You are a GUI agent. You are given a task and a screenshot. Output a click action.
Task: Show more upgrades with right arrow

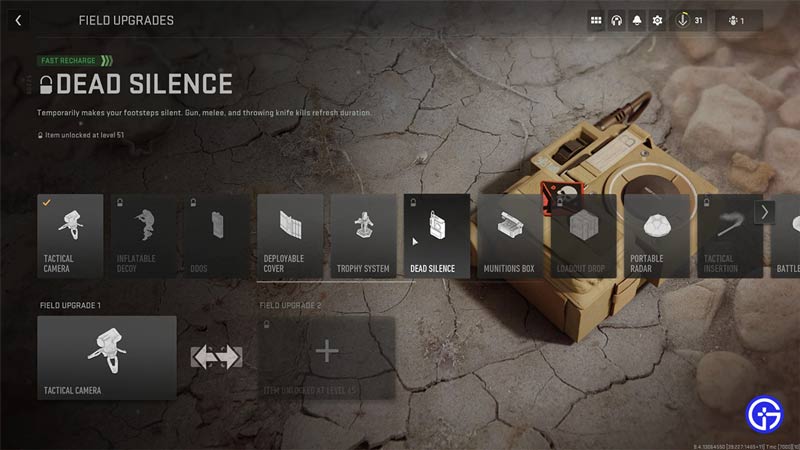point(765,212)
